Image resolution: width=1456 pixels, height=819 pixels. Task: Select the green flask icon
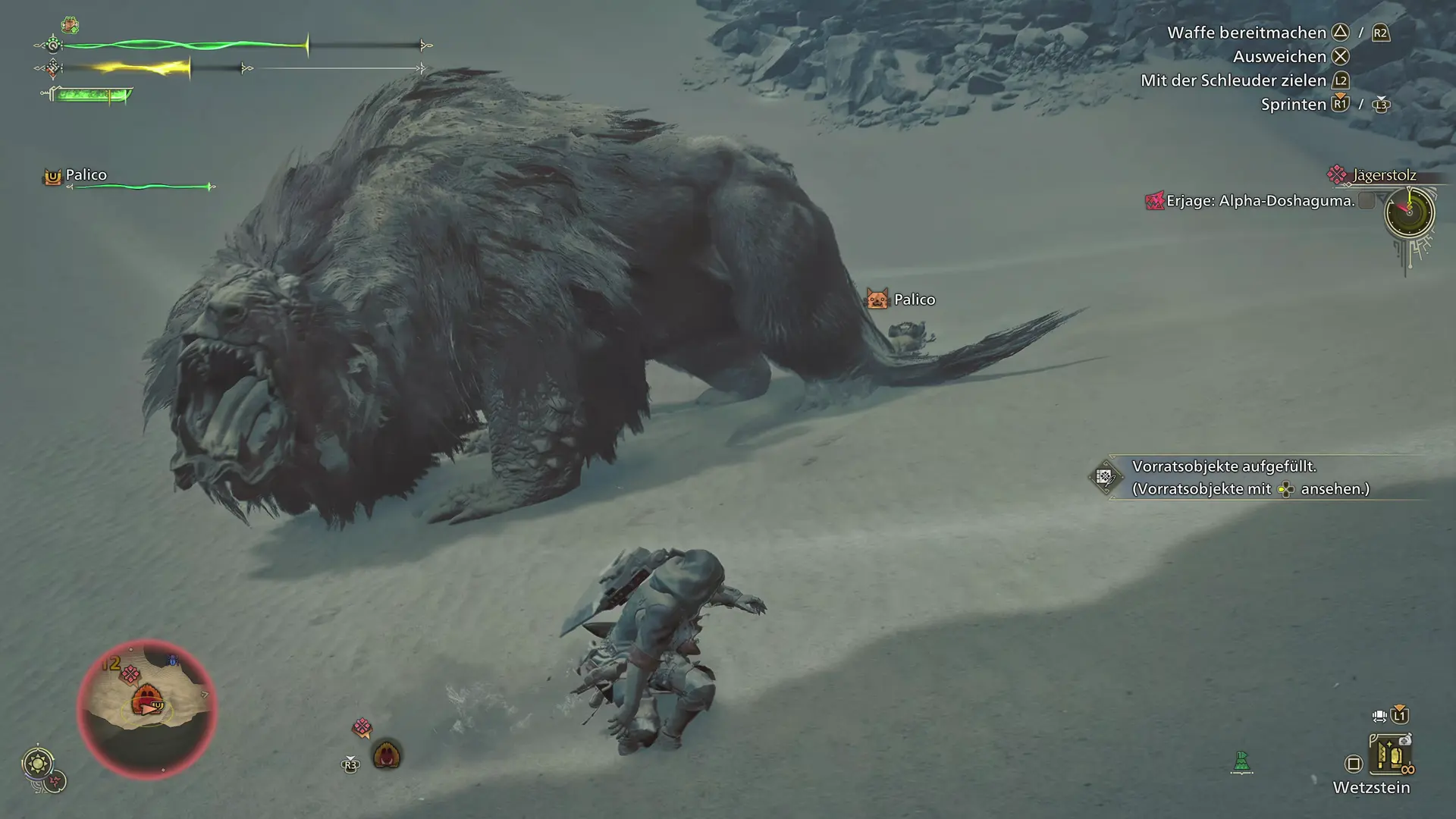click(x=1241, y=761)
